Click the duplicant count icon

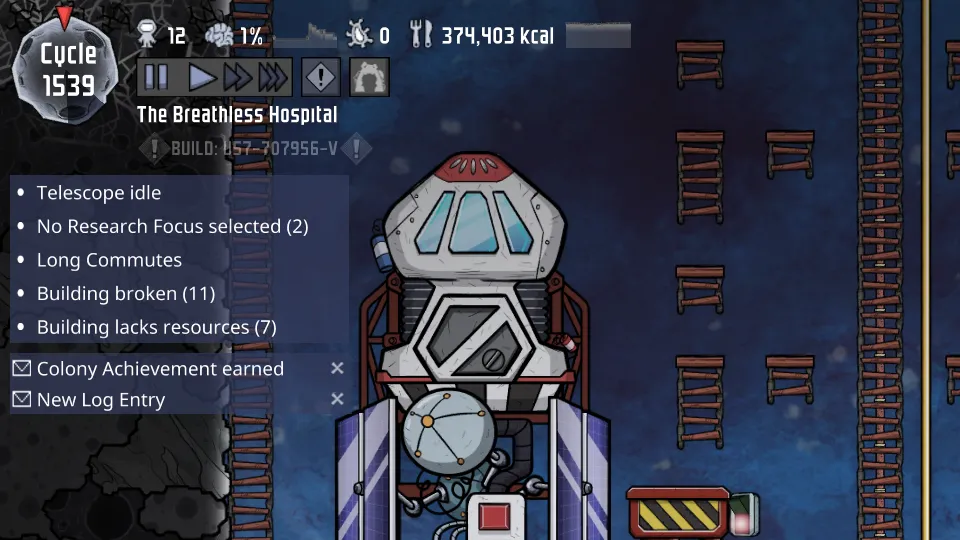point(147,36)
